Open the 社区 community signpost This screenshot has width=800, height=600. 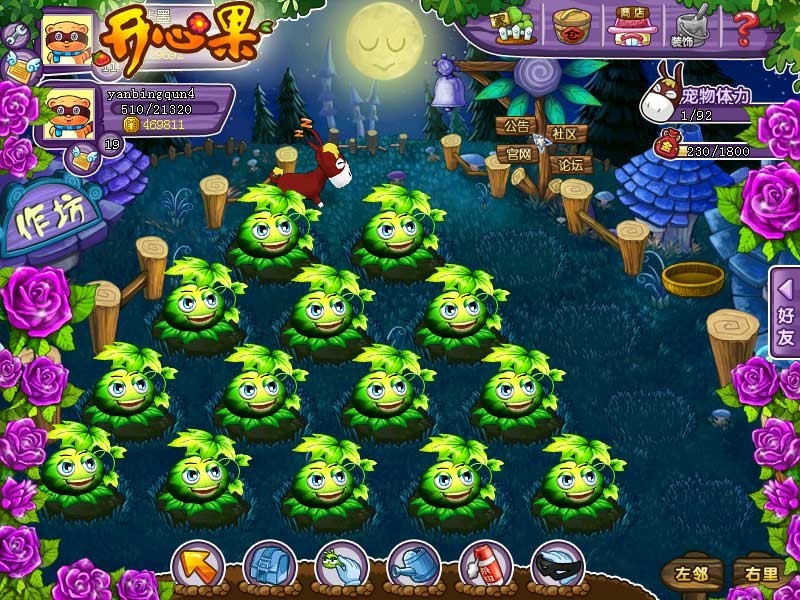566,134
